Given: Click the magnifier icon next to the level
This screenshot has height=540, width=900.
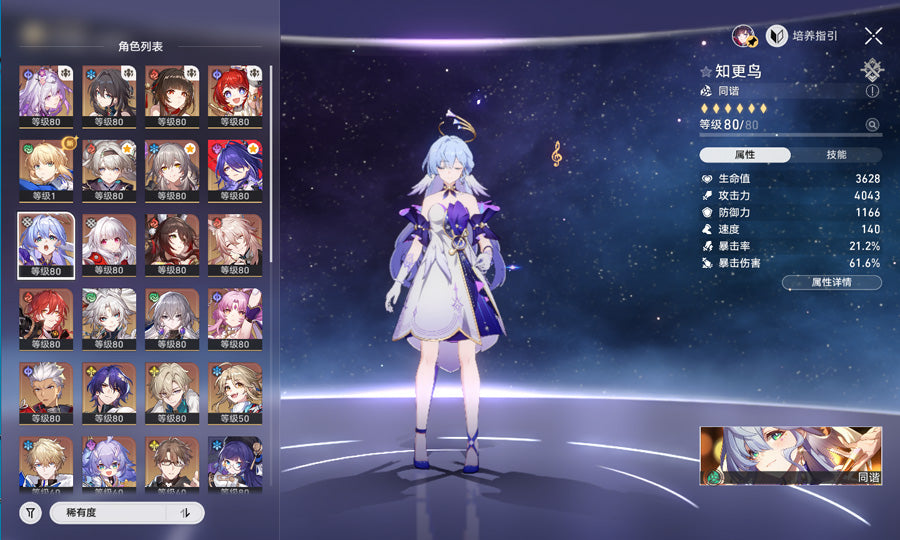Looking at the screenshot, I should tap(873, 125).
